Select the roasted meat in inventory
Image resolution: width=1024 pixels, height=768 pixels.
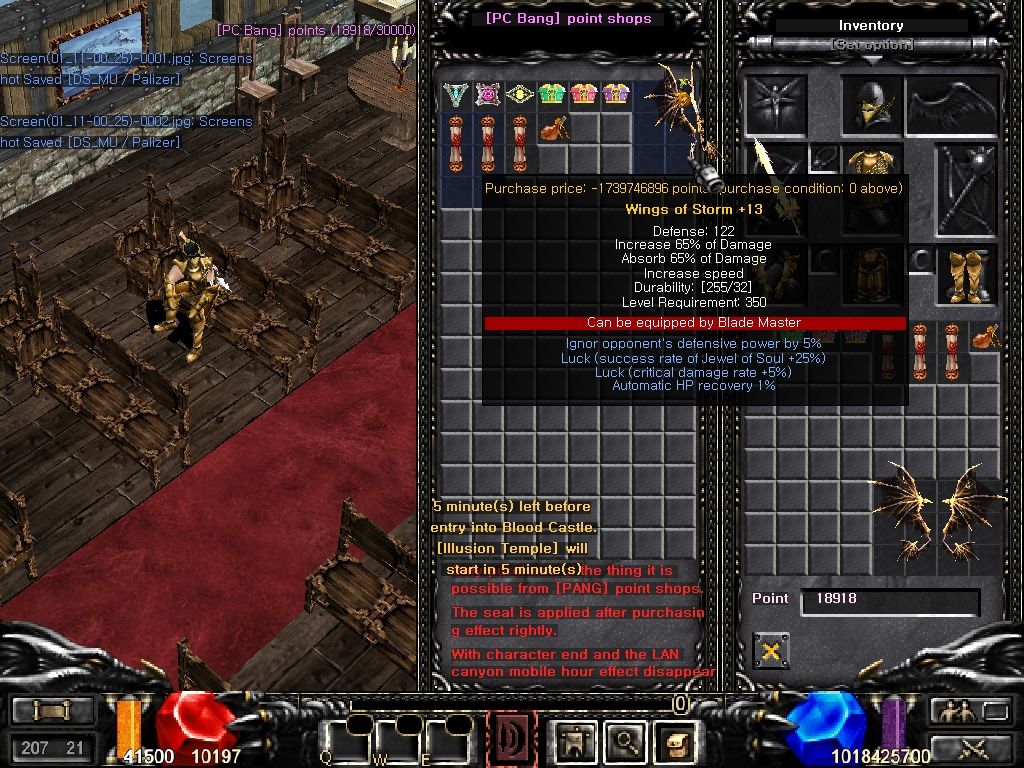point(986,339)
